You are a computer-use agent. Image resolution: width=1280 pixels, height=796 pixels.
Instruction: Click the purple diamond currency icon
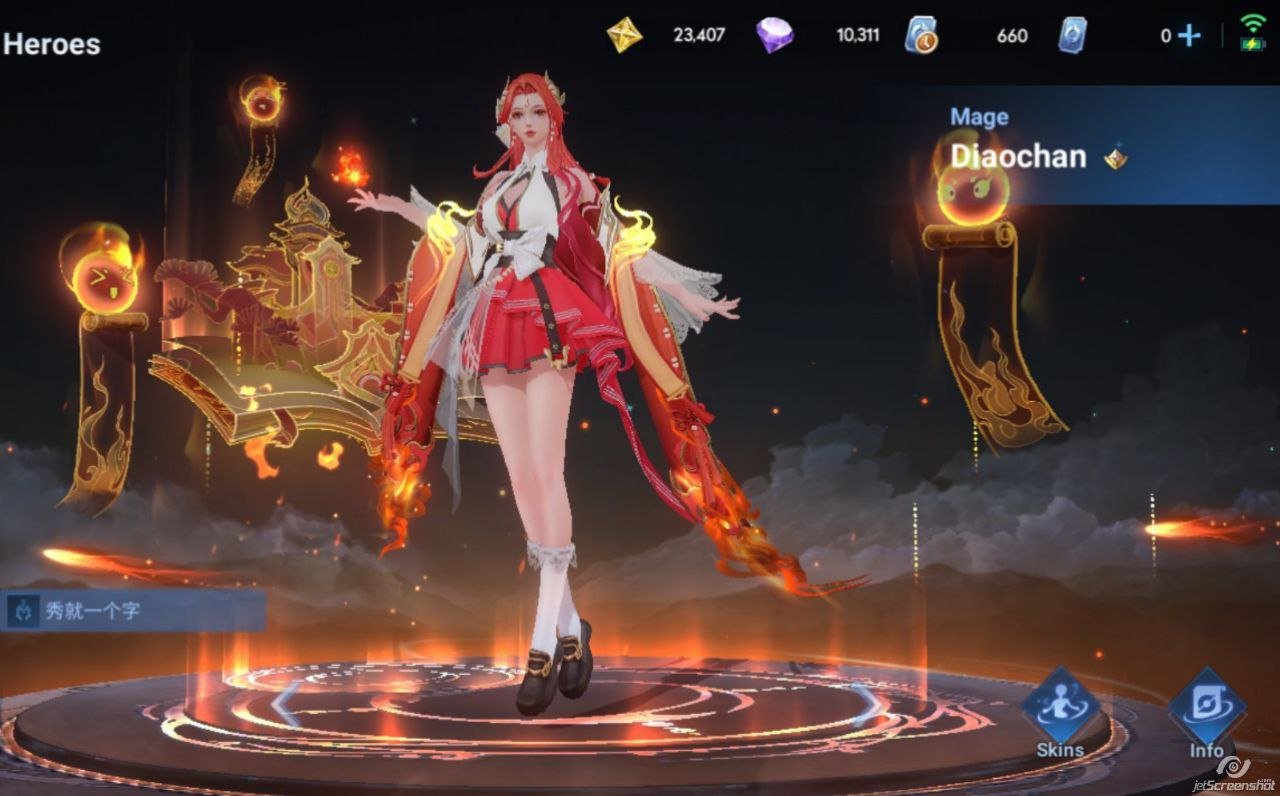774,35
